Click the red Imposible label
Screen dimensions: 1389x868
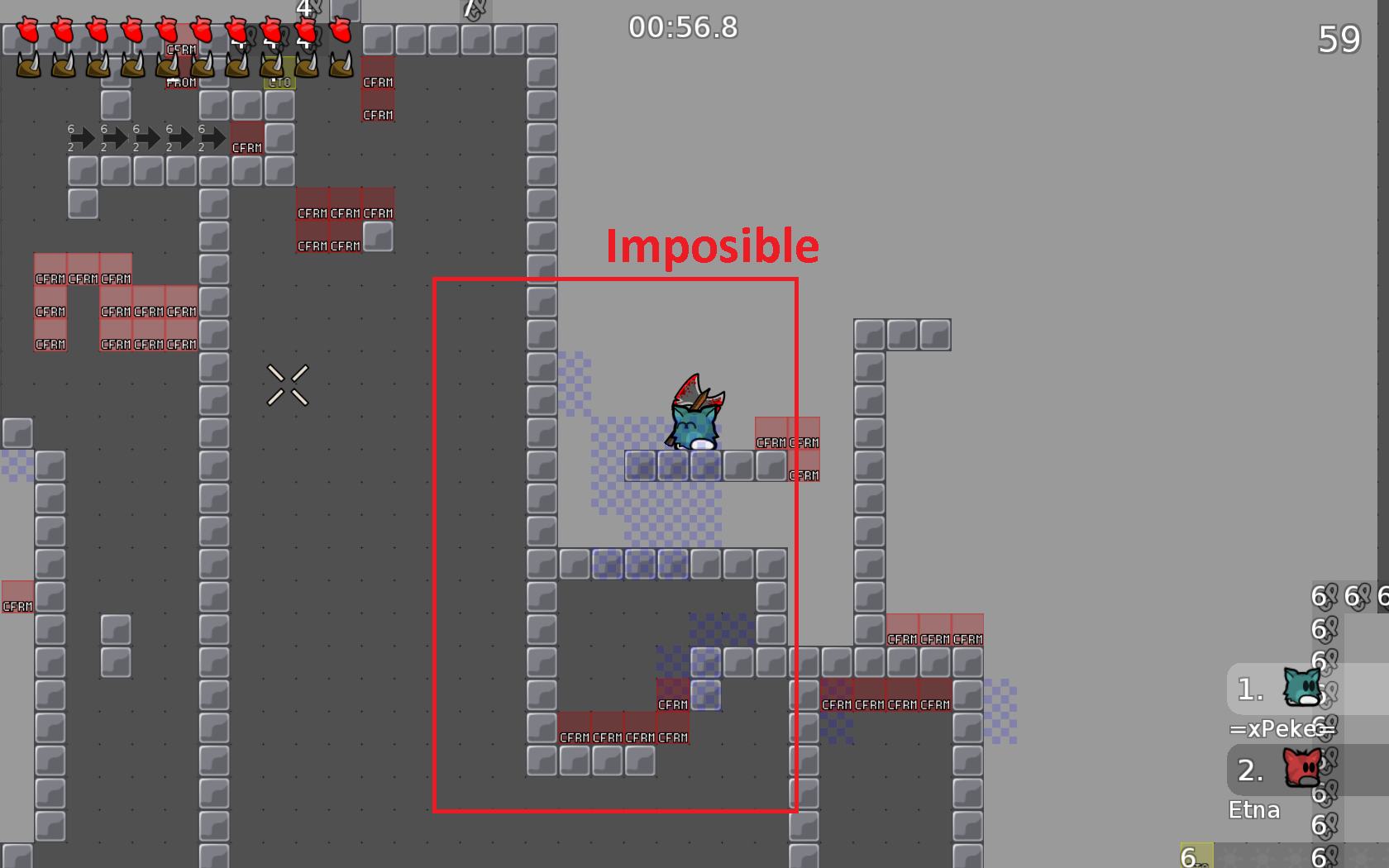click(711, 246)
